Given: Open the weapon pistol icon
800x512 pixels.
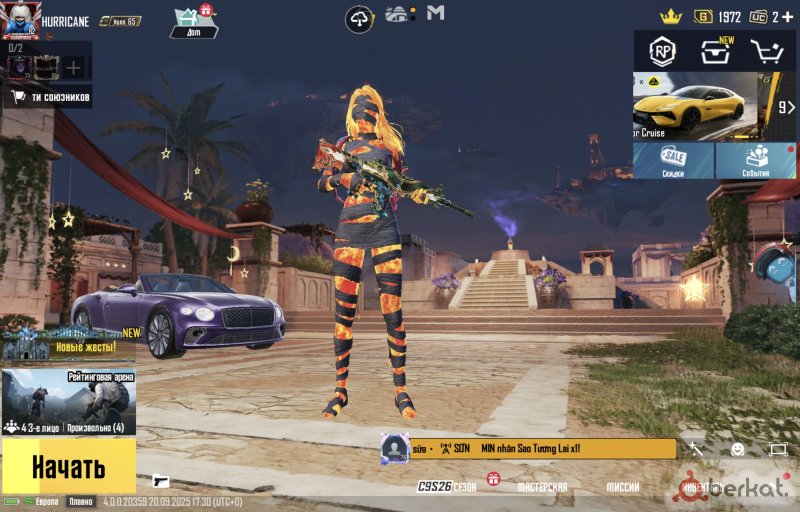Looking at the screenshot, I should click(x=161, y=481).
